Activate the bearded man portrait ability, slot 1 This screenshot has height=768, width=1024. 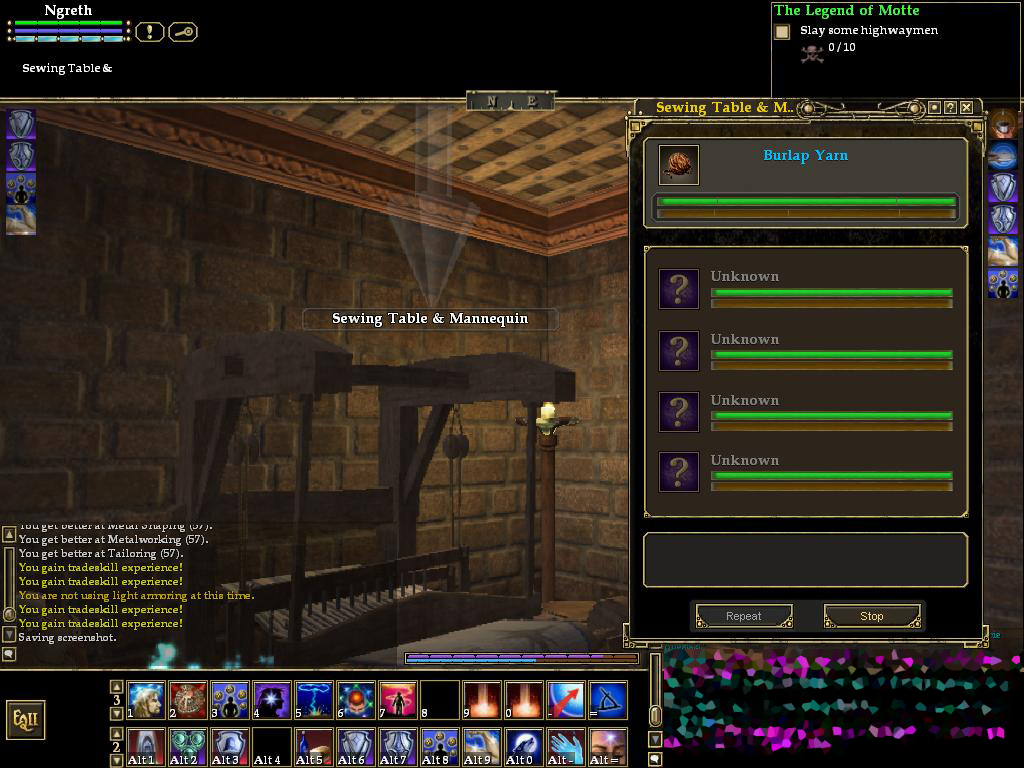pos(146,700)
